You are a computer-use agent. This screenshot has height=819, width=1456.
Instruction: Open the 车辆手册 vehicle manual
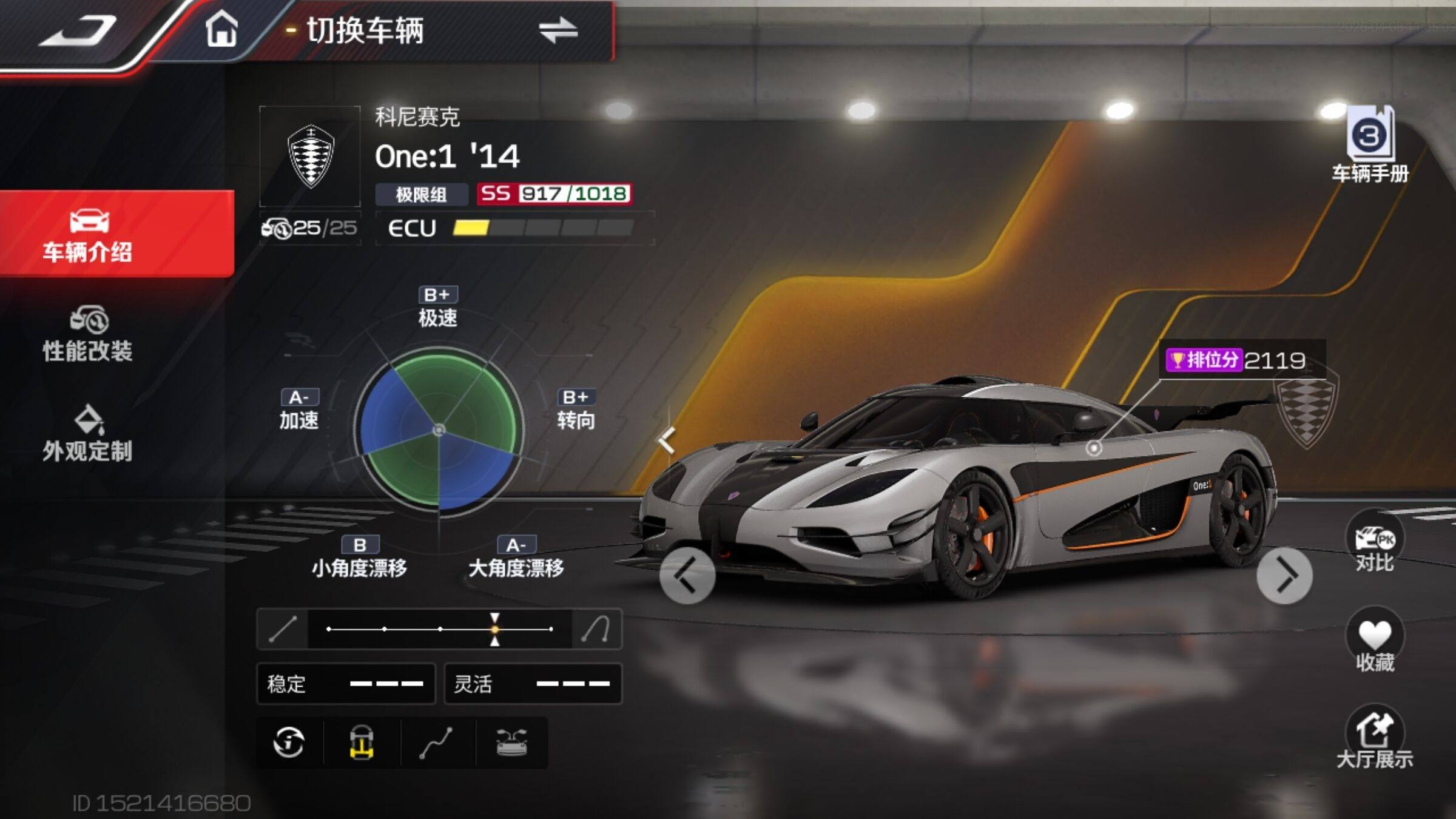click(1370, 146)
